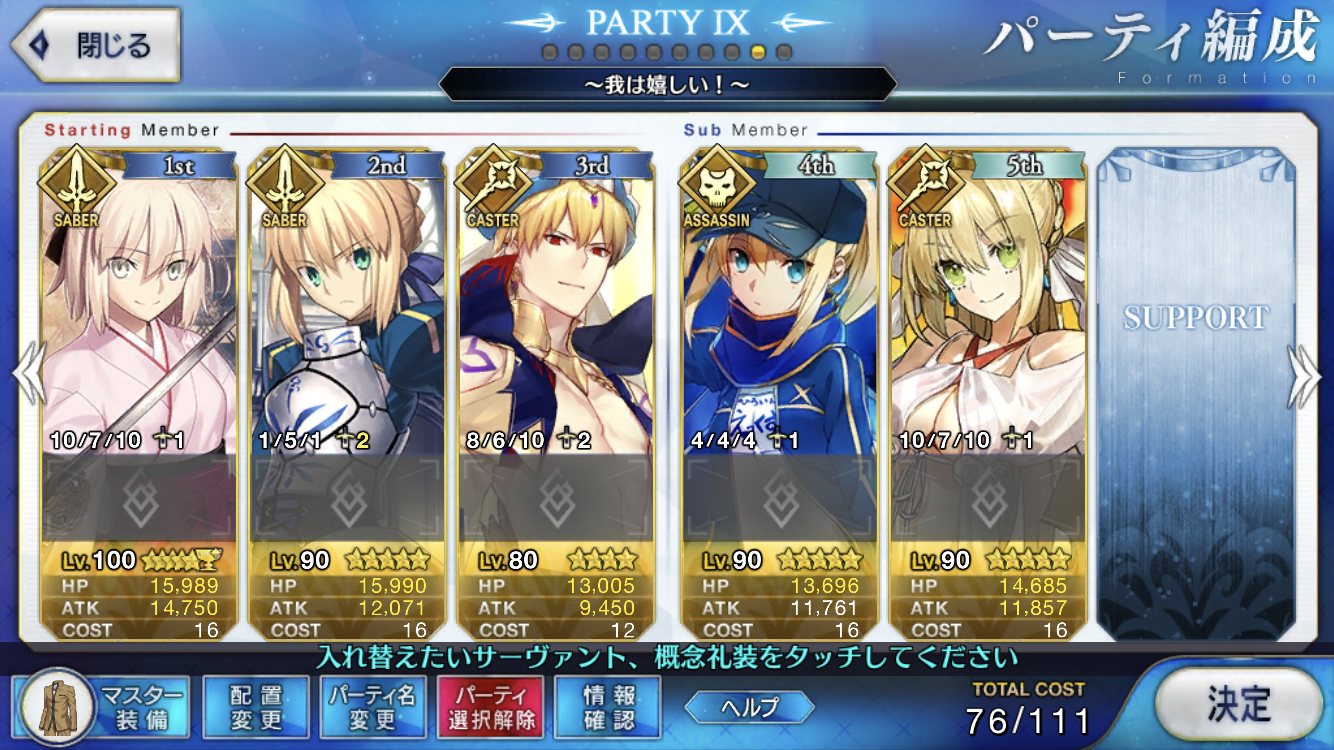Clear party selection with パーティ選択解除
This screenshot has width=1334, height=750.
(490, 706)
